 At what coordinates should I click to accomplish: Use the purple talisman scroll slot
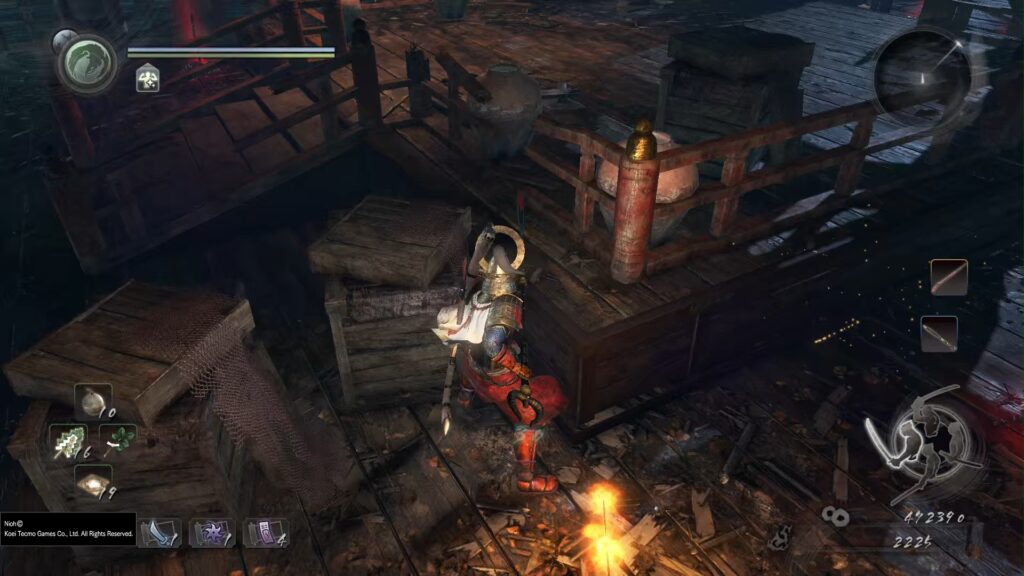tap(265, 531)
